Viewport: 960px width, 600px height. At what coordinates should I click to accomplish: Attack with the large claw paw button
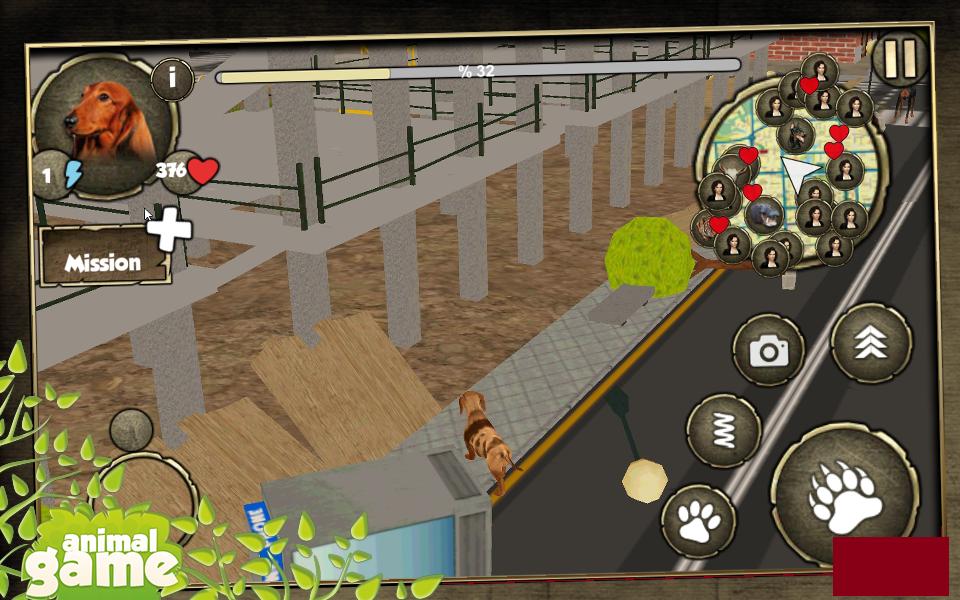point(845,497)
